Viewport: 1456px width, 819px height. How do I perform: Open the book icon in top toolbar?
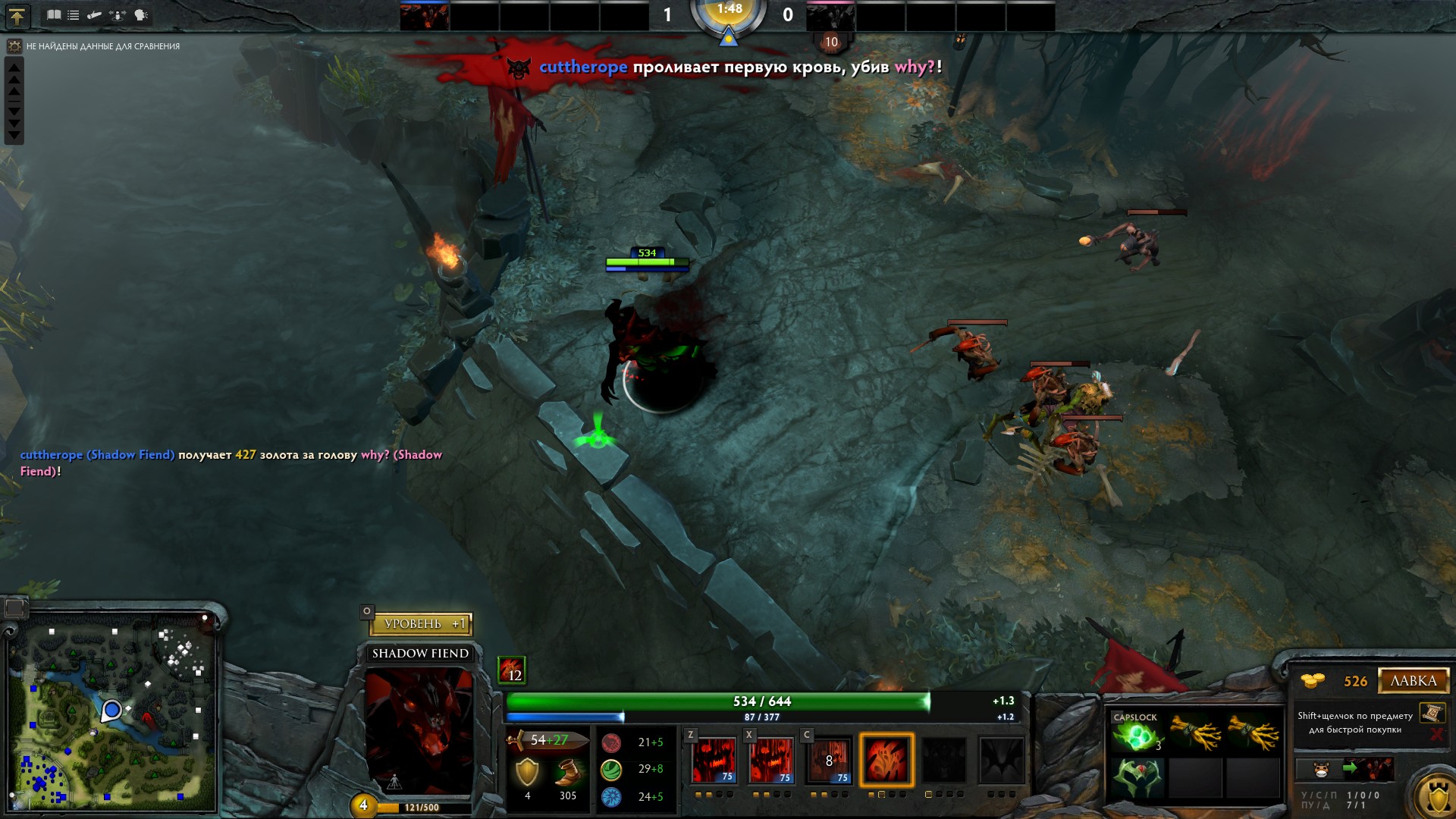[x=54, y=14]
